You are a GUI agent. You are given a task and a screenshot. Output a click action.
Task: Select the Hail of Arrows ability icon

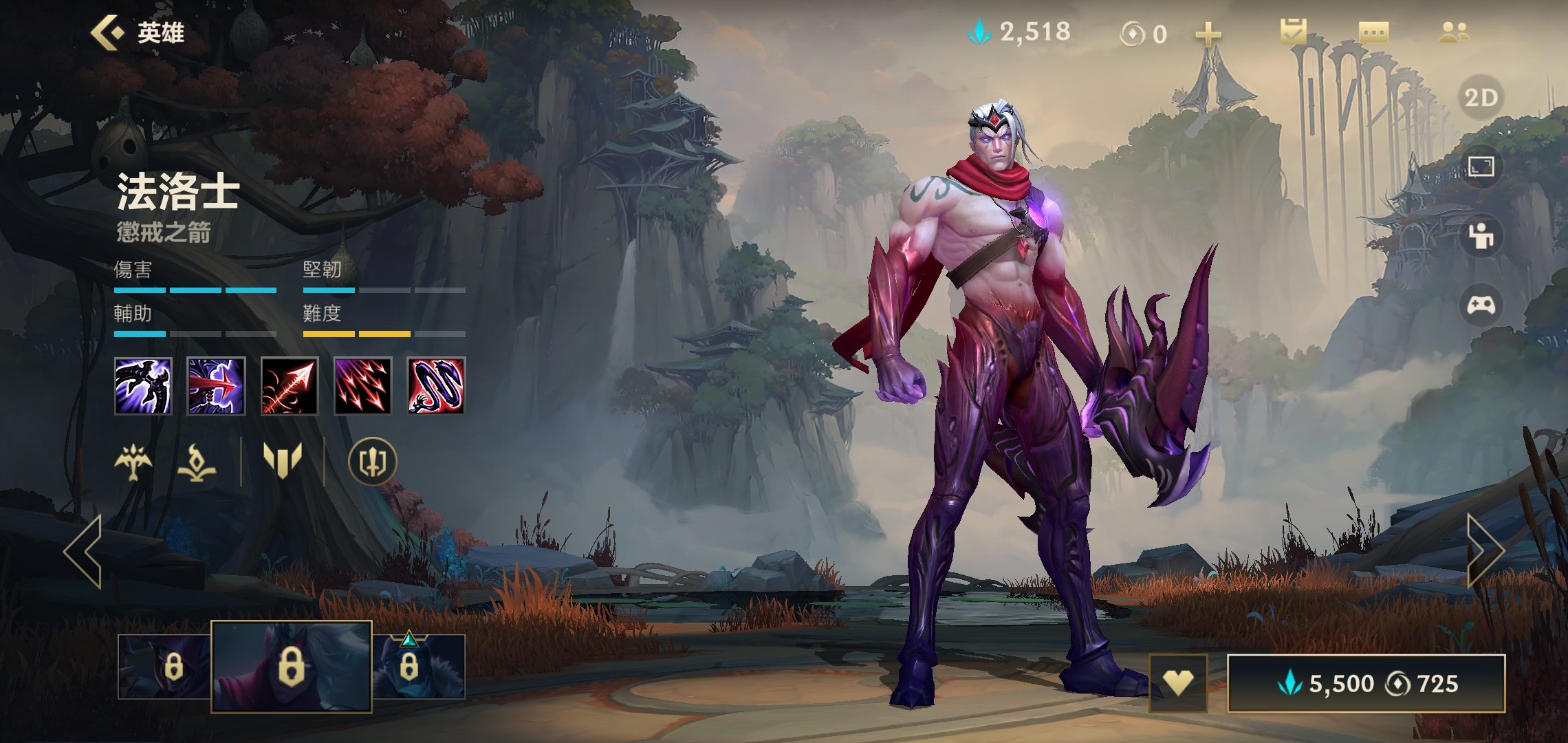click(x=362, y=386)
